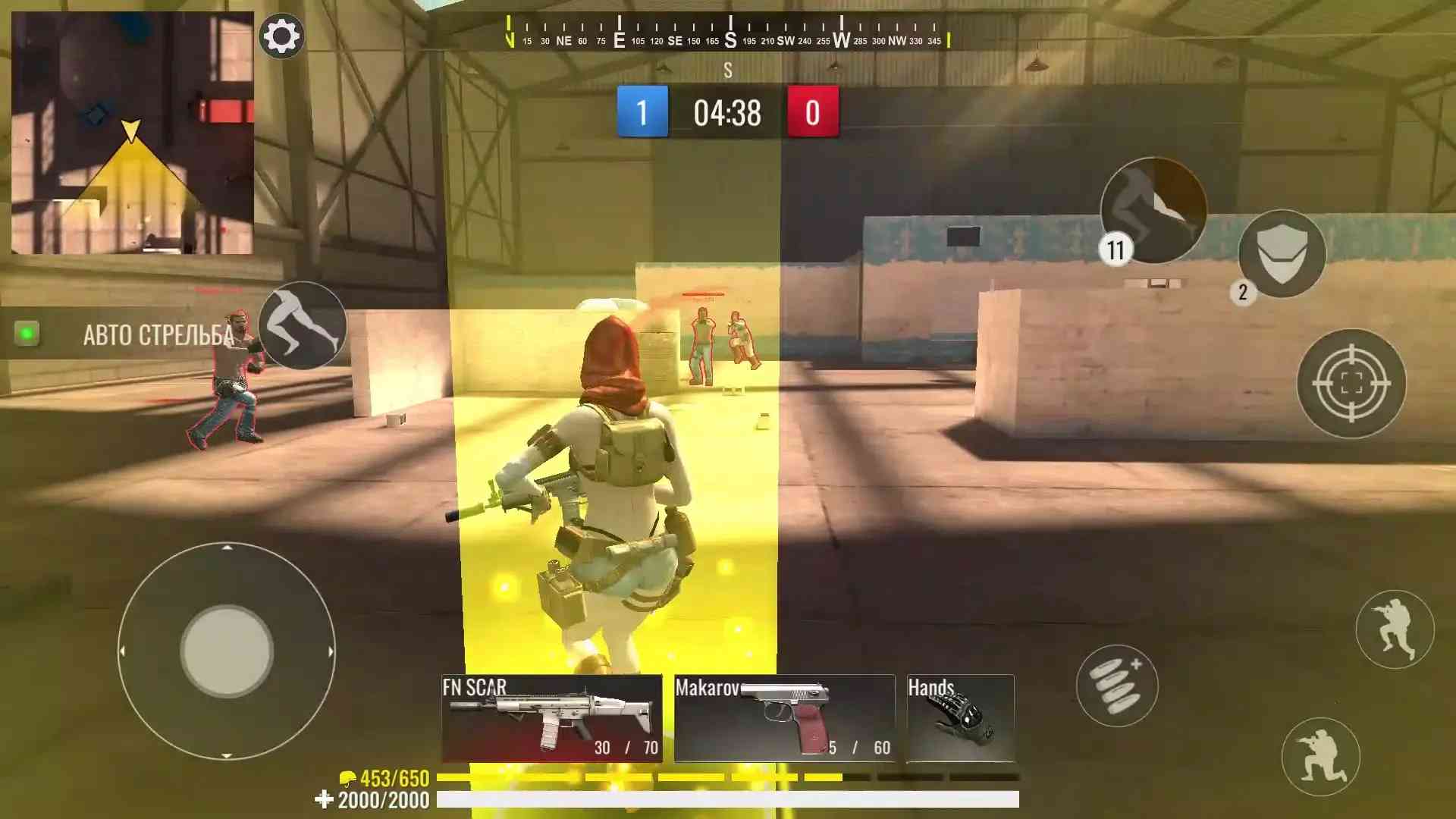Toggle the АВТО СТРЕЛЬБА auto-fire switch
Viewport: 1456px width, 819px height.
pyautogui.click(x=27, y=333)
